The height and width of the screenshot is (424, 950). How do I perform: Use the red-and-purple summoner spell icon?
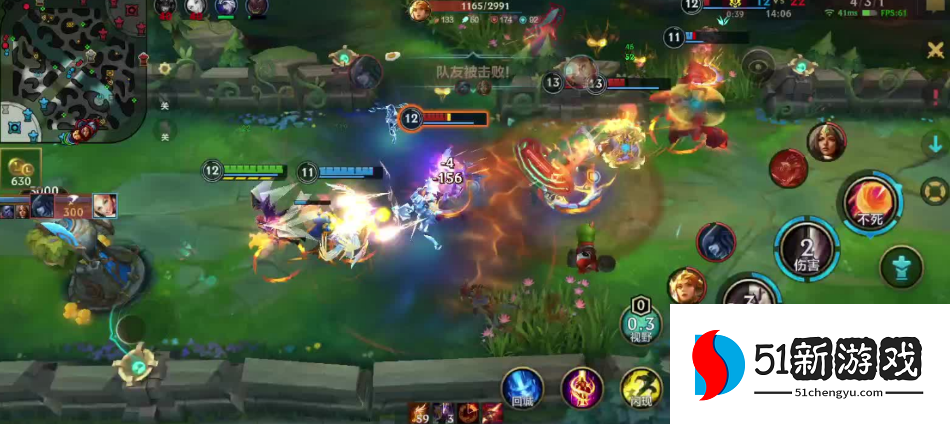(x=581, y=388)
